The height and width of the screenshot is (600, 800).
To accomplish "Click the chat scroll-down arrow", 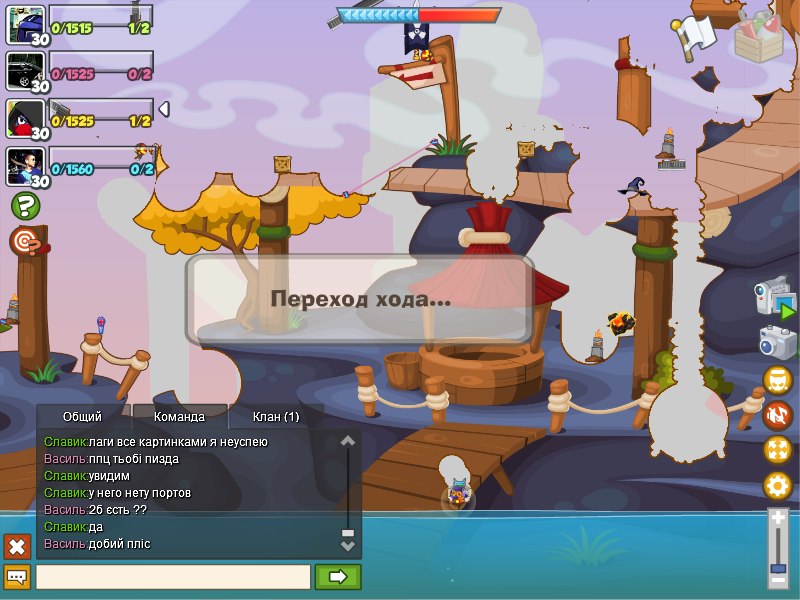I will point(348,546).
